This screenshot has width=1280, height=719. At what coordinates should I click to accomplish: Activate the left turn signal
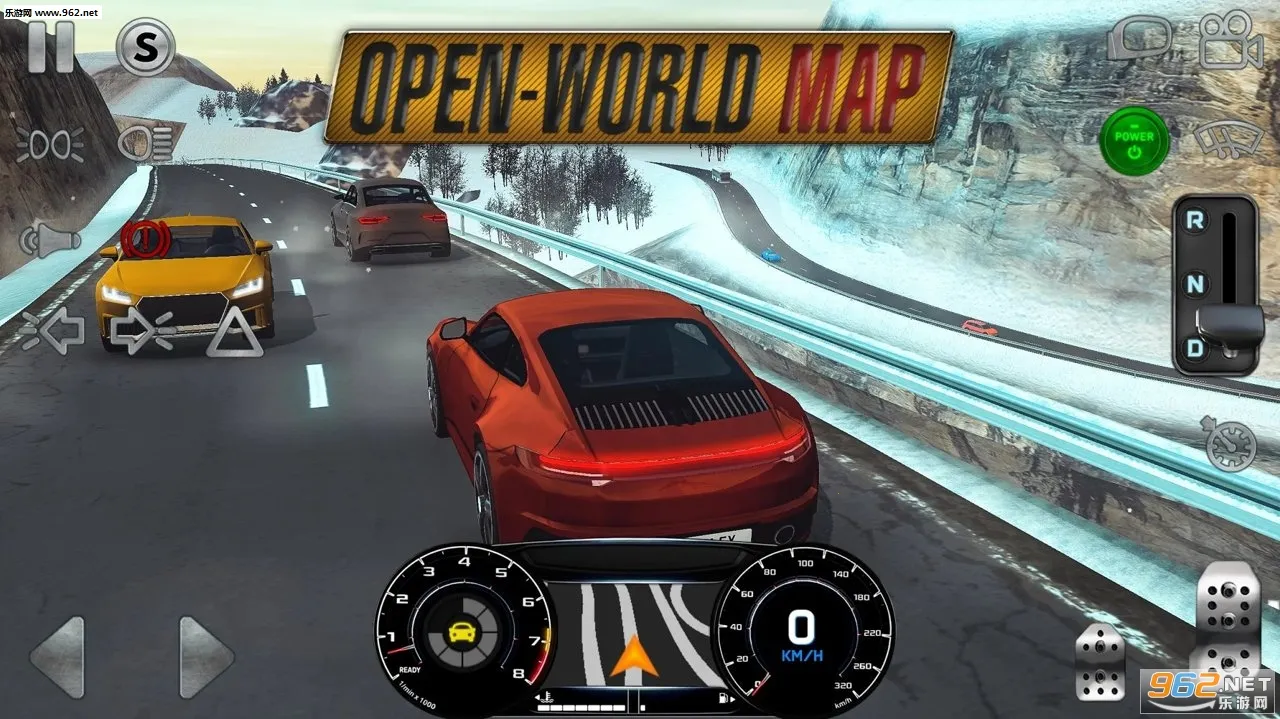click(50, 332)
